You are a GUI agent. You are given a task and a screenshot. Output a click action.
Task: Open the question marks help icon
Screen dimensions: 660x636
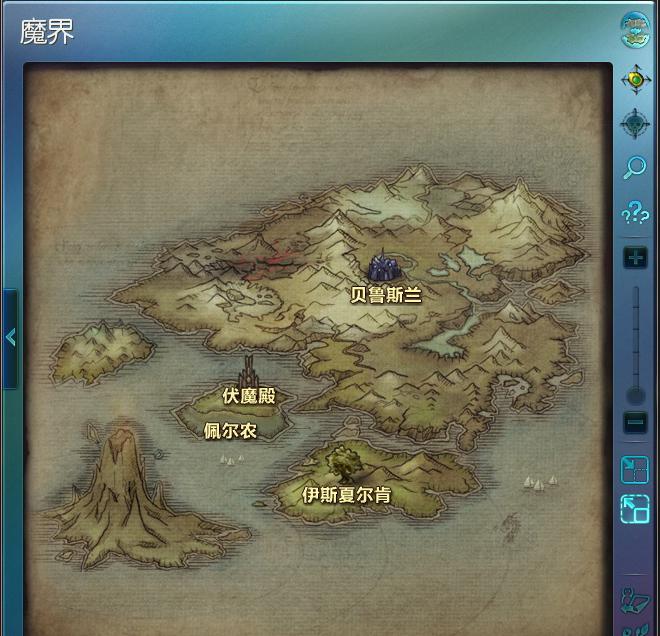pyautogui.click(x=635, y=213)
